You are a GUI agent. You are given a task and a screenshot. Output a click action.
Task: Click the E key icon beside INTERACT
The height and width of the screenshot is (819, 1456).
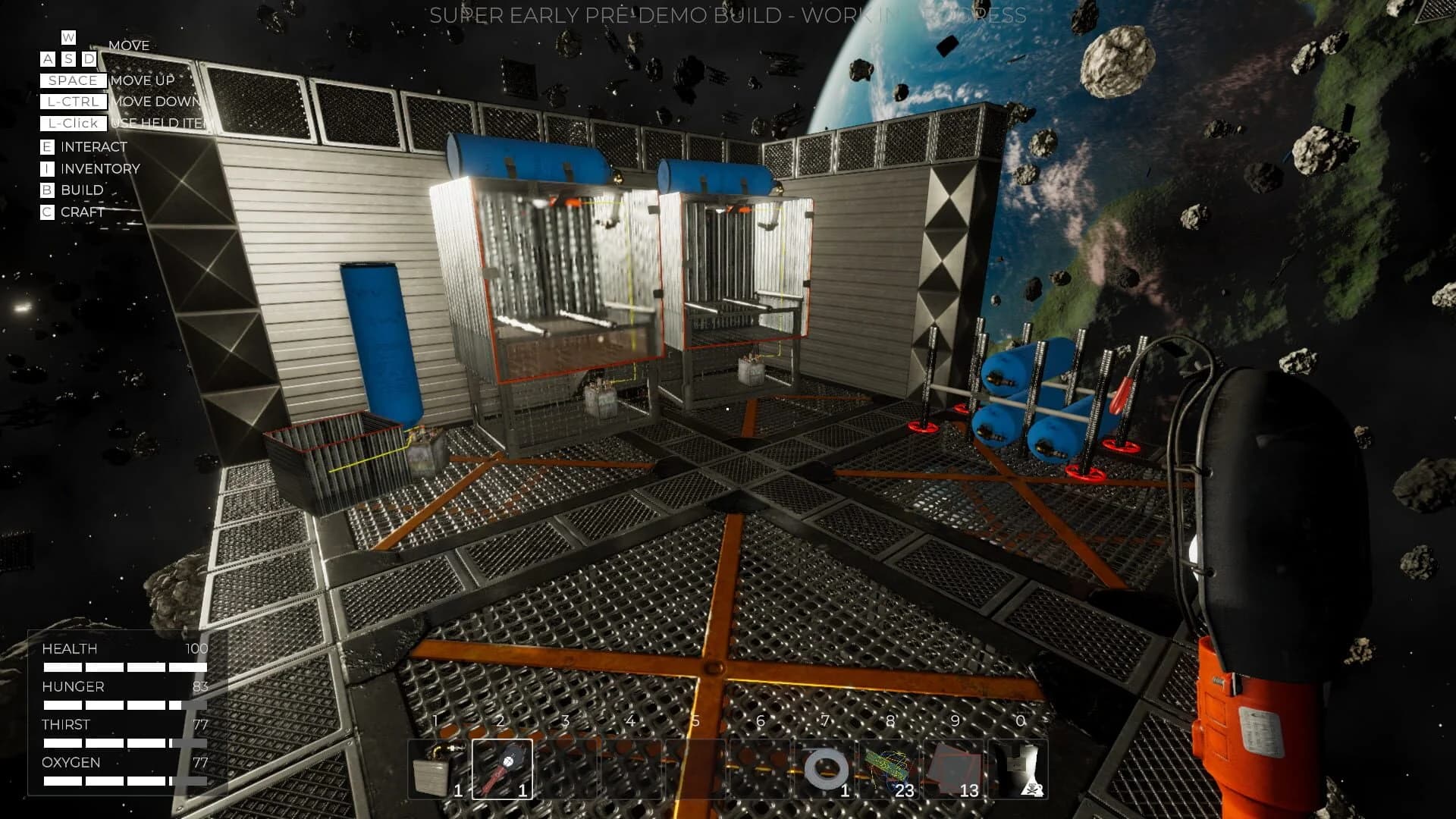47,146
